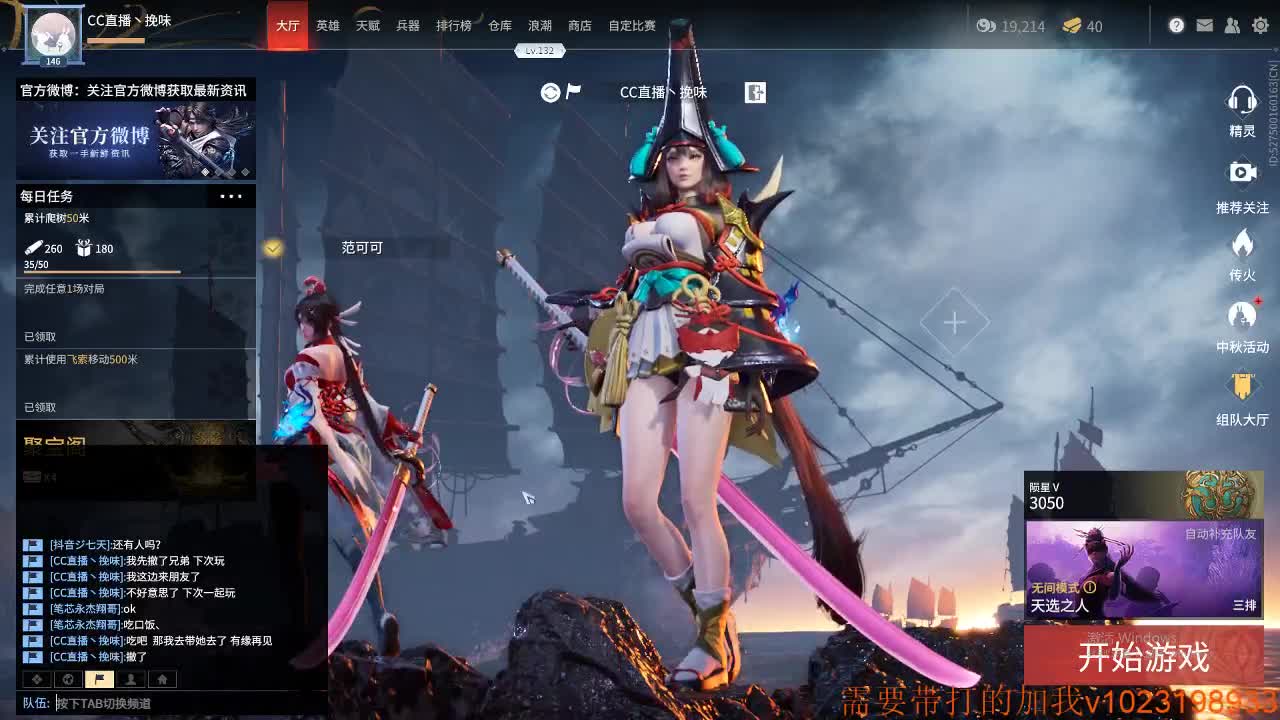This screenshot has width=1280, height=720.
Task: Click the friends icon near settings
Action: 1232,25
